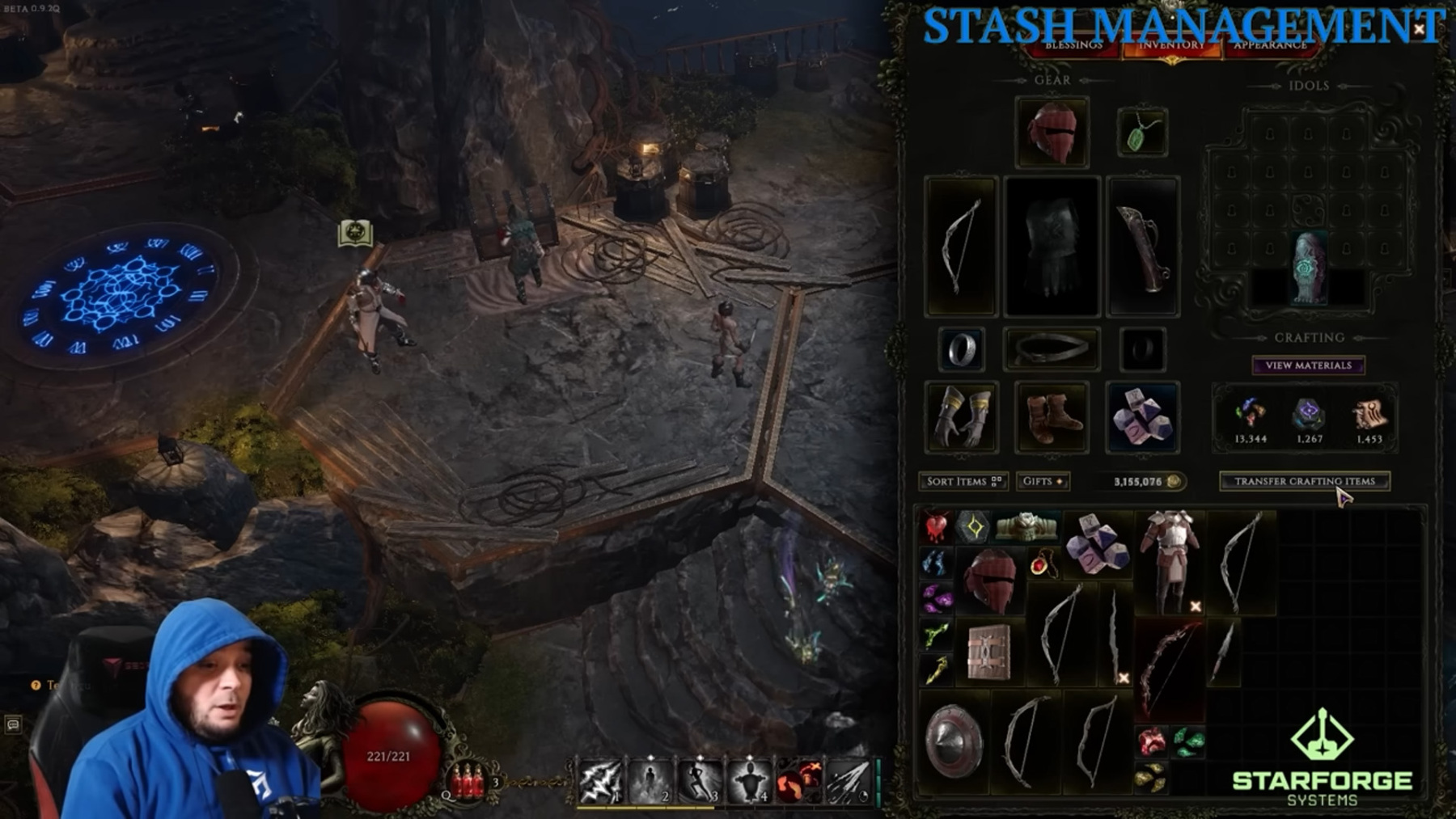This screenshot has width=1456, height=819.
Task: Activate the lightning arrows skill in slot 1
Action: (599, 781)
